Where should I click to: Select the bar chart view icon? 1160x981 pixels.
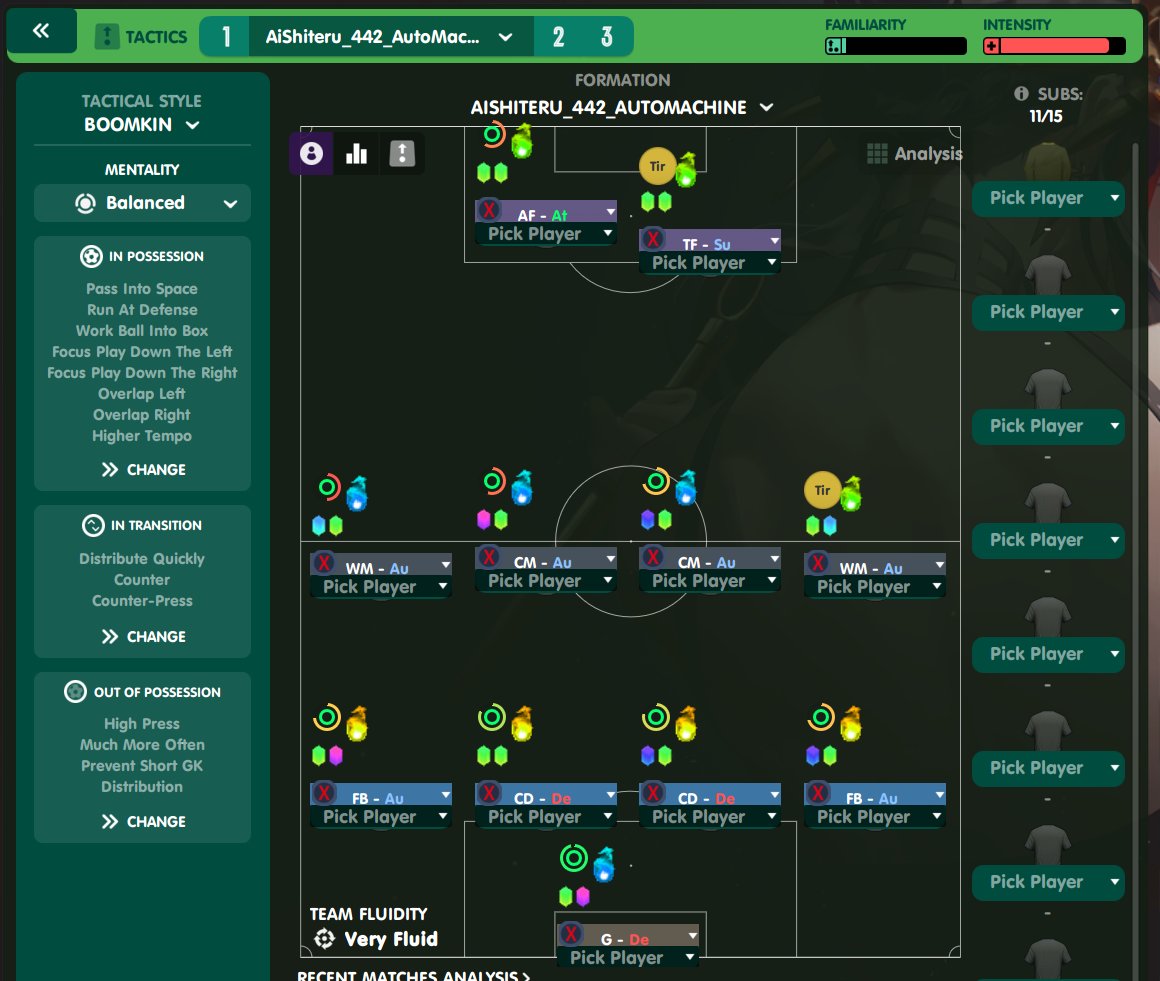[x=356, y=153]
